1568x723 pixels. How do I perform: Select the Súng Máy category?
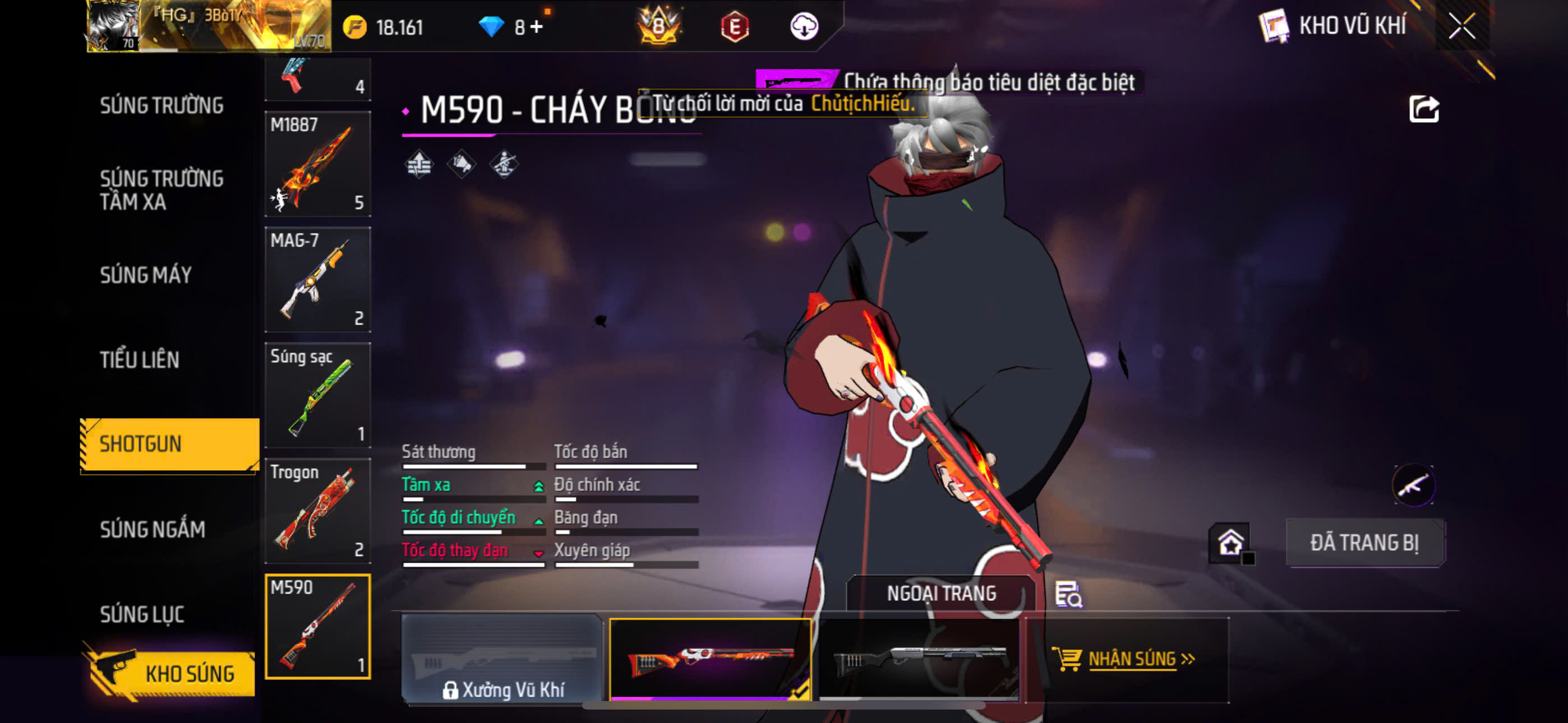click(x=145, y=275)
